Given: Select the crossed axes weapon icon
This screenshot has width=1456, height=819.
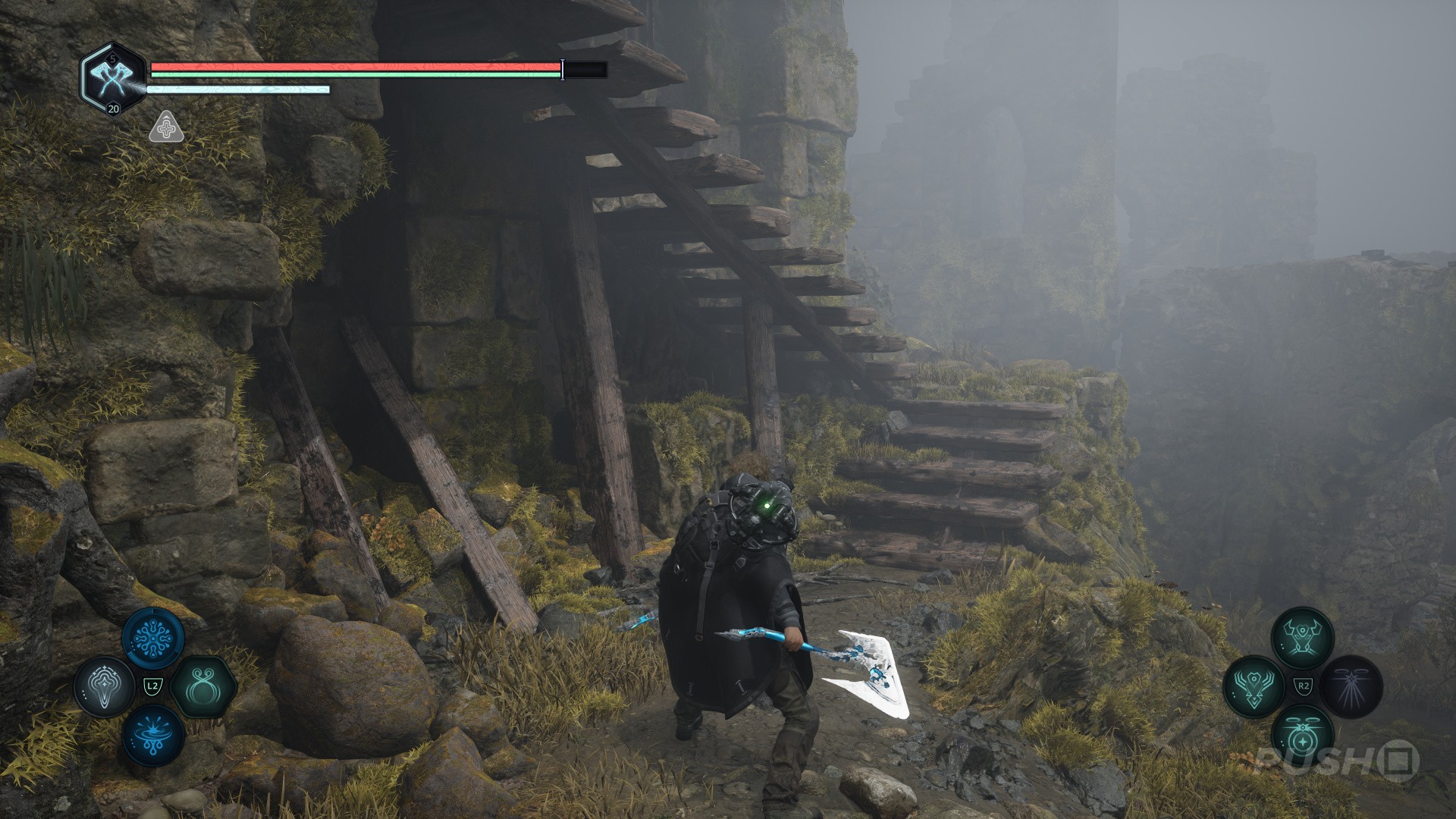Looking at the screenshot, I should pyautogui.click(x=112, y=76).
